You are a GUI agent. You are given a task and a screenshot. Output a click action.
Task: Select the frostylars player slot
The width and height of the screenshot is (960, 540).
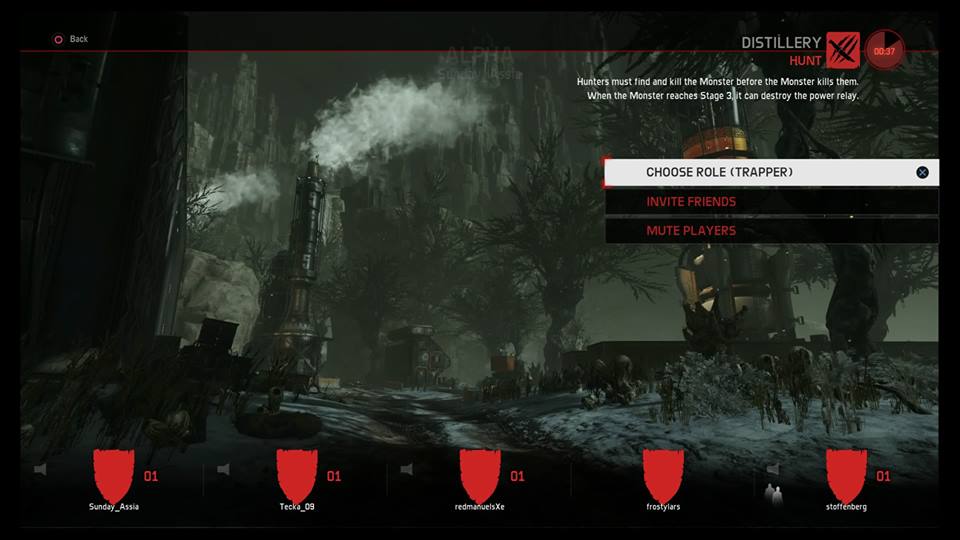pyautogui.click(x=663, y=477)
